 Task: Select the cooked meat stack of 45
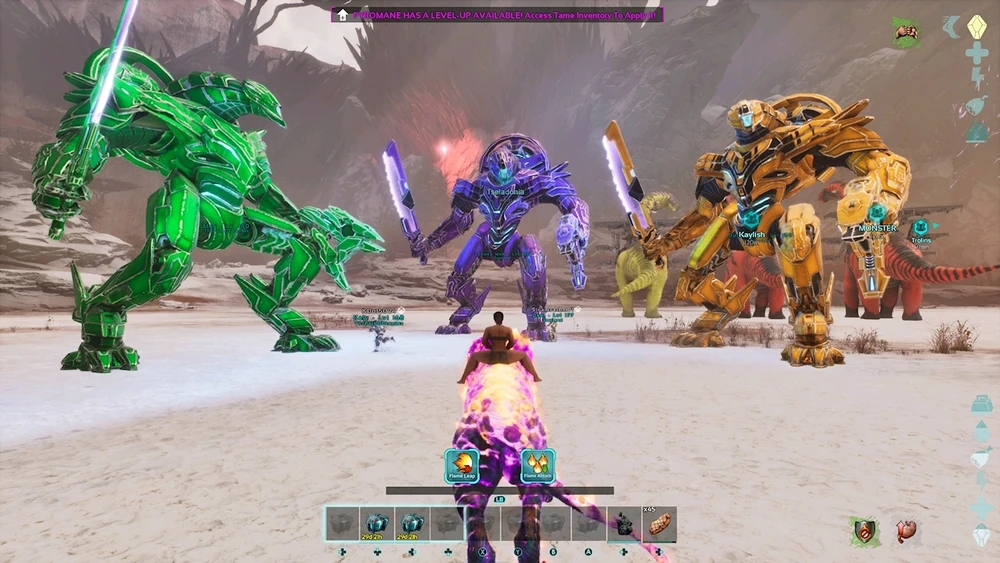pyautogui.click(x=660, y=524)
